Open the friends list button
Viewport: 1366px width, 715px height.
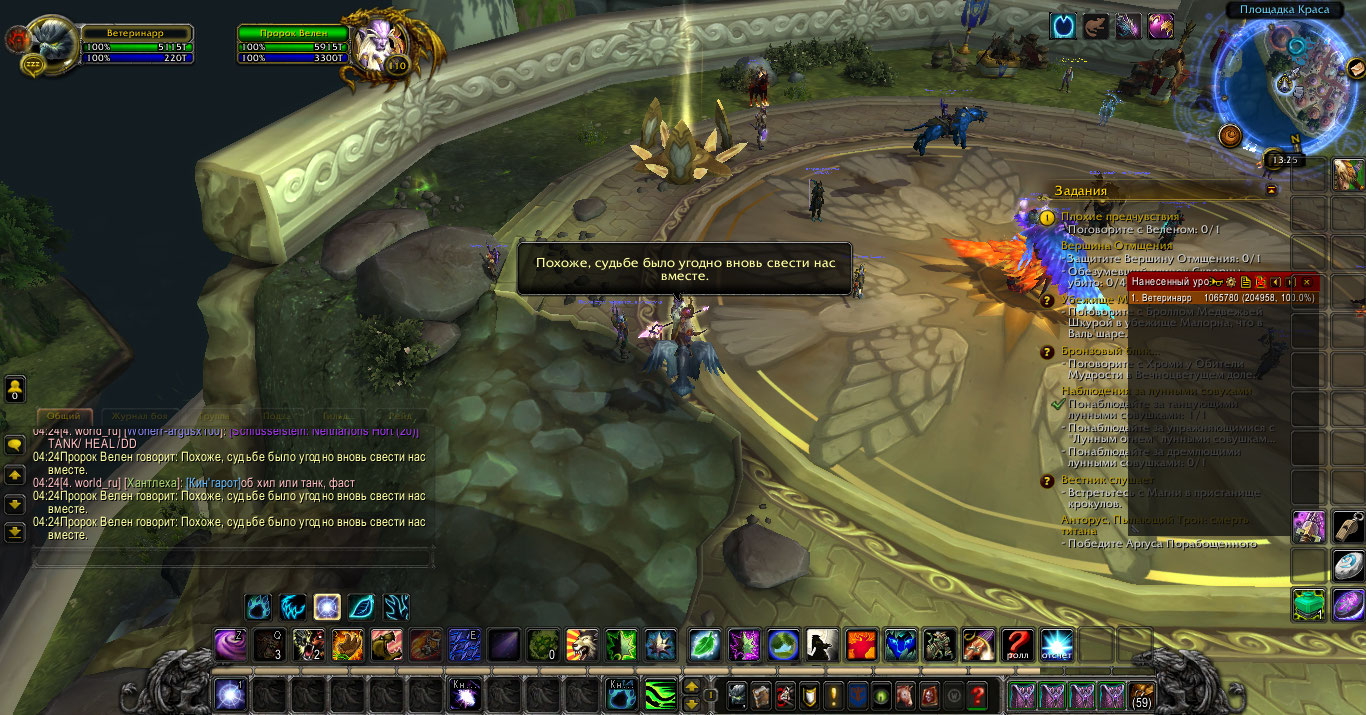click(15, 388)
